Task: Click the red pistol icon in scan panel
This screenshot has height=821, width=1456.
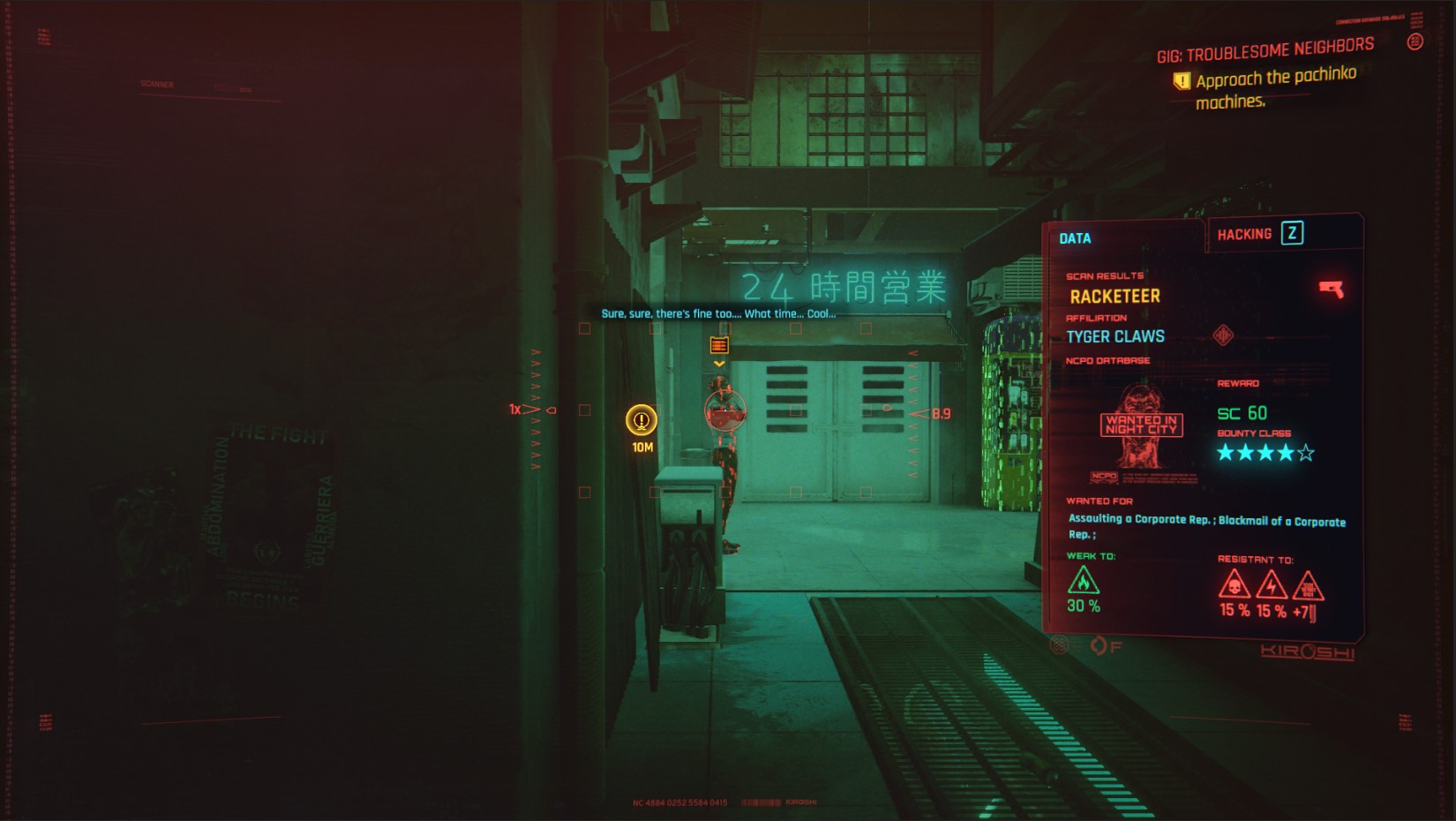Action: 1331,289
